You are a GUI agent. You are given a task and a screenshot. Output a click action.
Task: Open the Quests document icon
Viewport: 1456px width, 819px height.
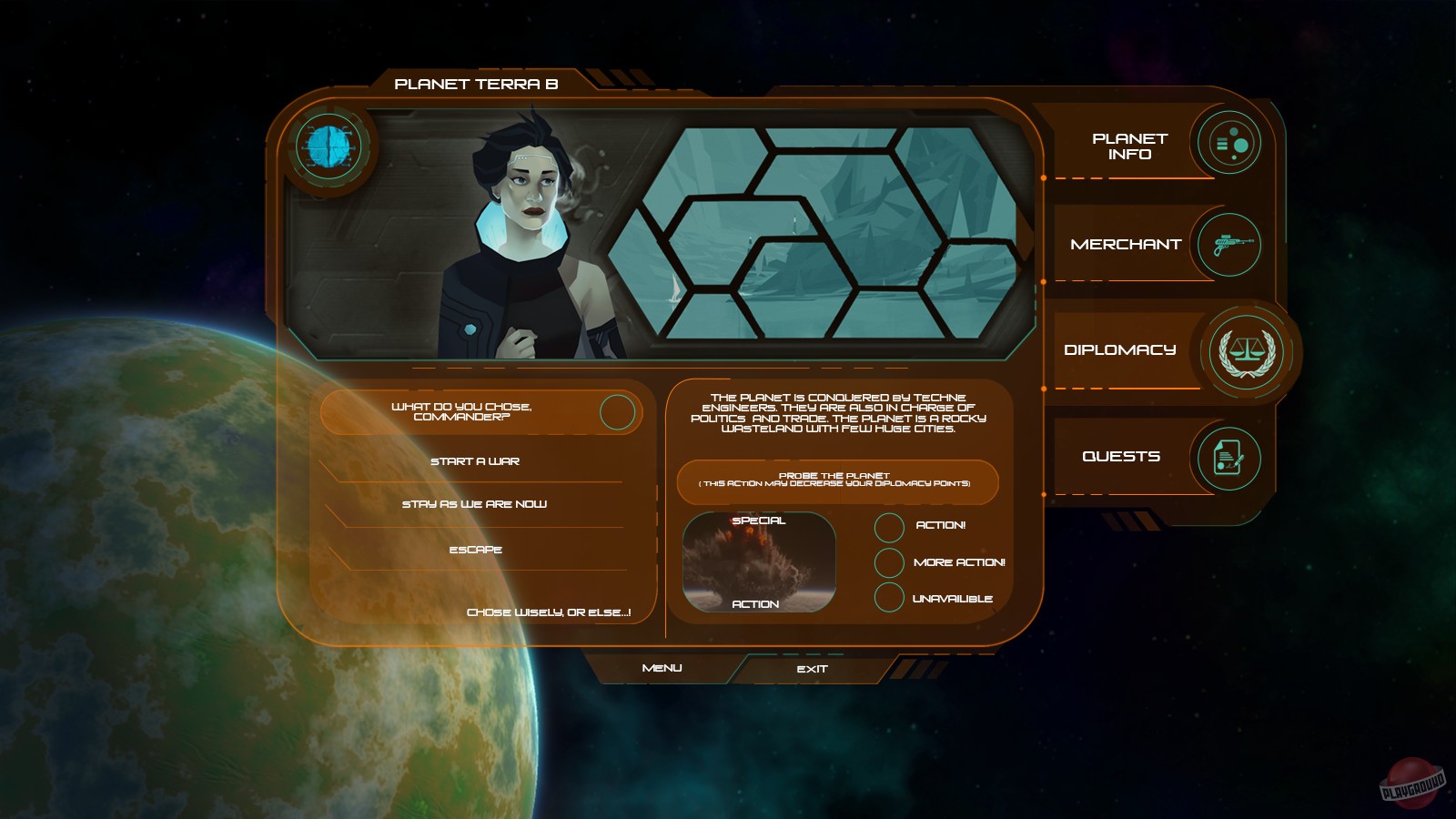click(x=1230, y=457)
